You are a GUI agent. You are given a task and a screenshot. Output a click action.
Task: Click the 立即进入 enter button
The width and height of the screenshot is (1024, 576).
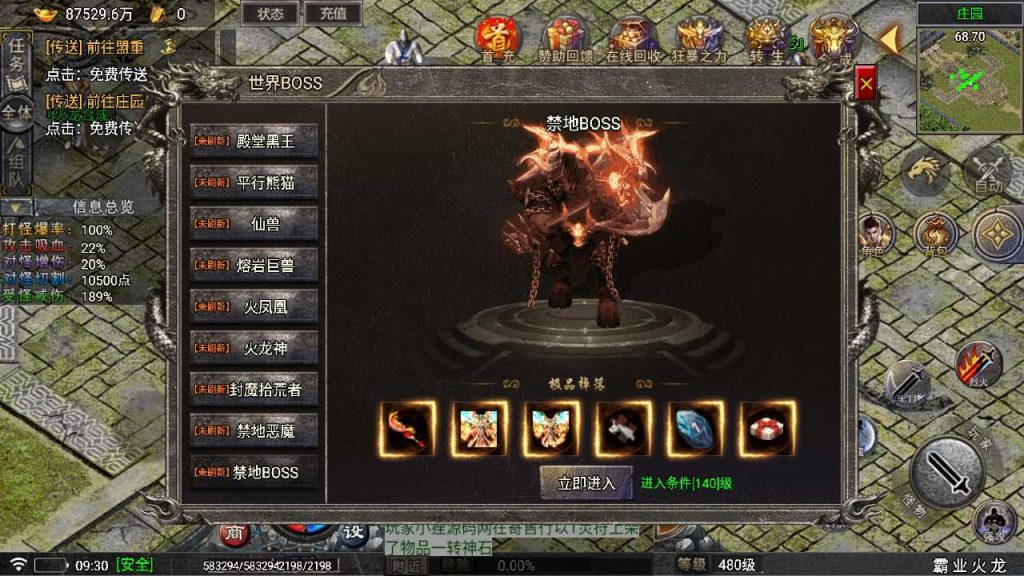click(586, 483)
